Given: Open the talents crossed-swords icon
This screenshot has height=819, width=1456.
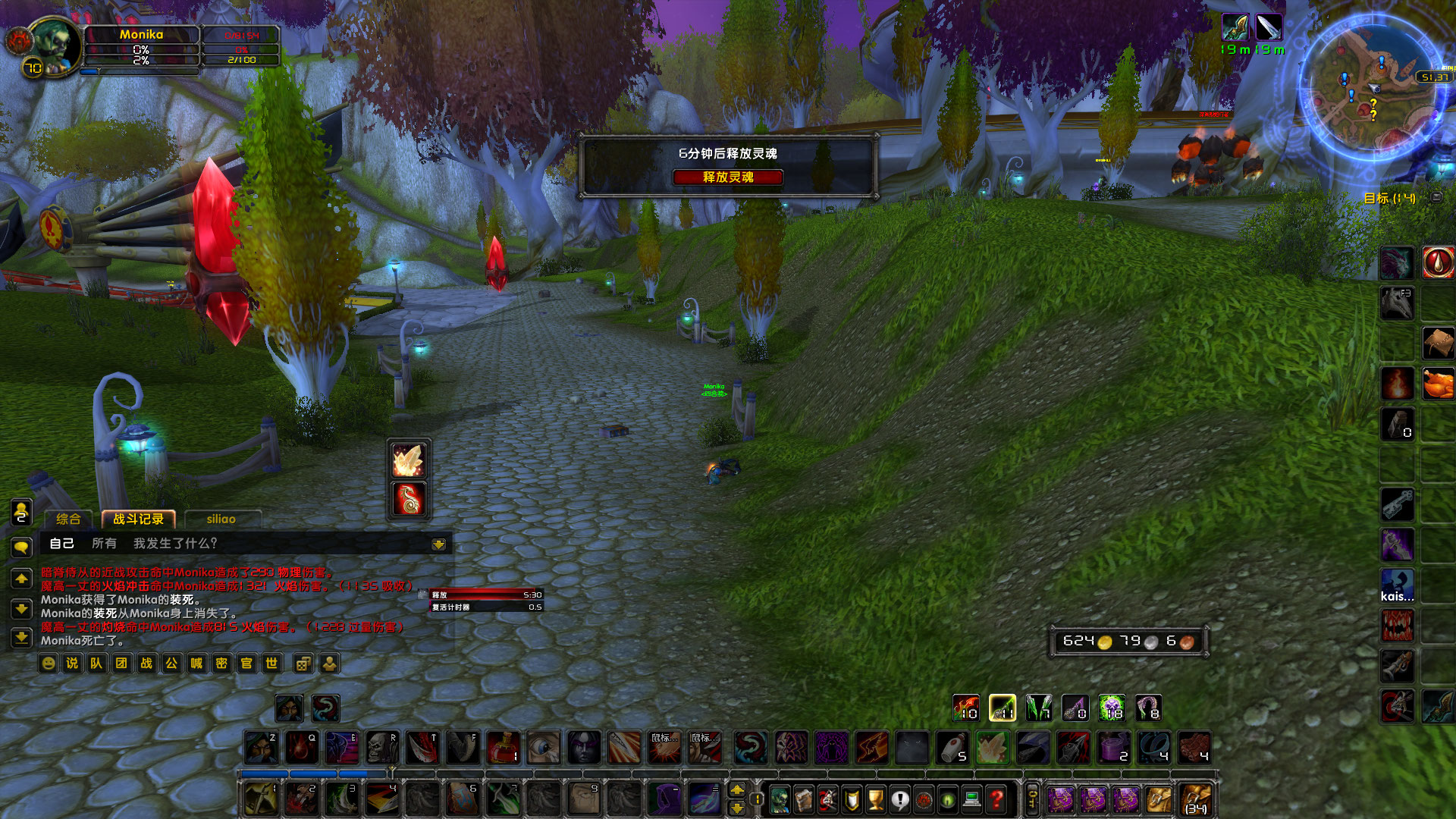Looking at the screenshot, I should (827, 799).
